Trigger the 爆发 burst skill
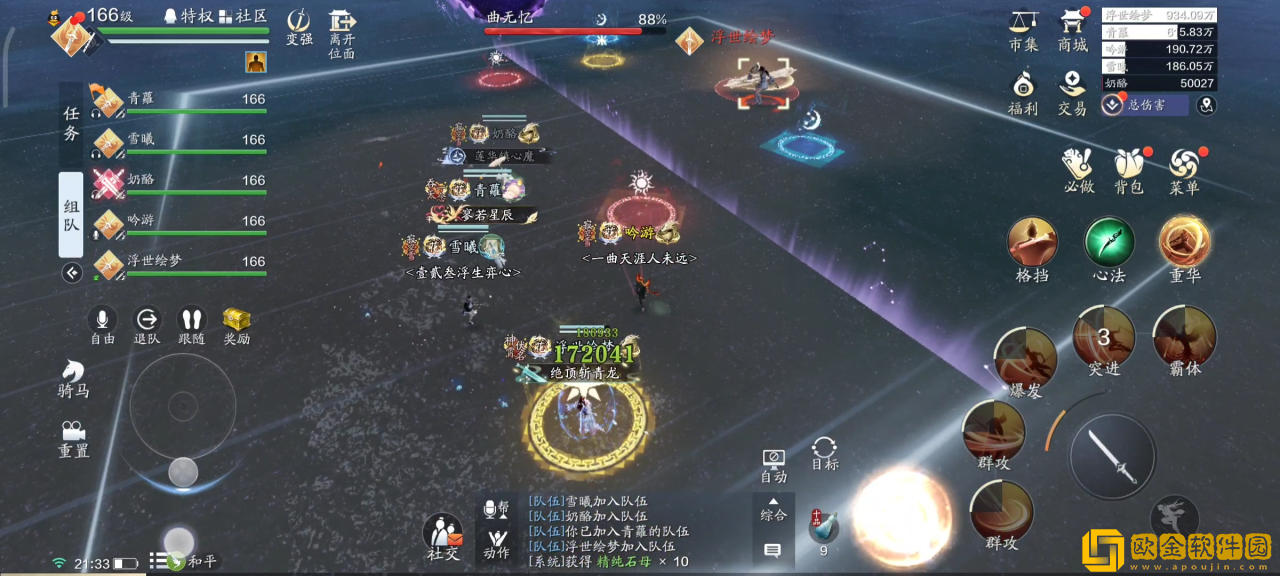The height and width of the screenshot is (576, 1280). (1026, 358)
